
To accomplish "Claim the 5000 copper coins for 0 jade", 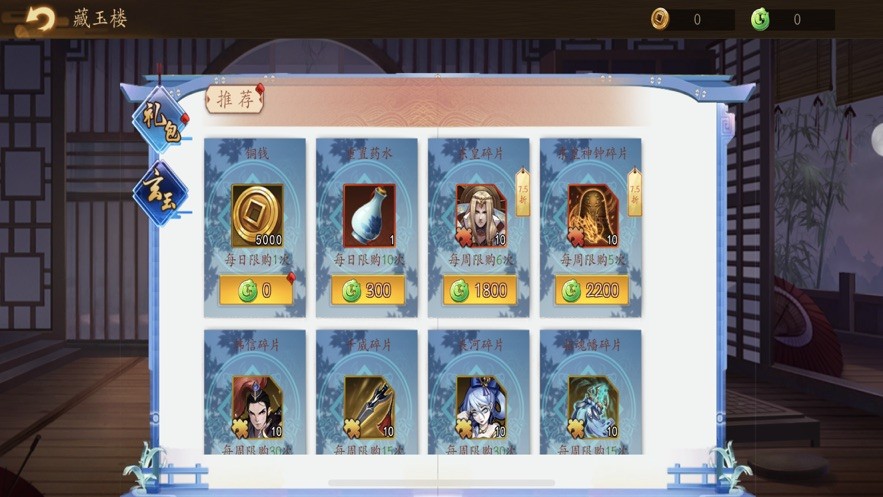I will tap(256, 291).
